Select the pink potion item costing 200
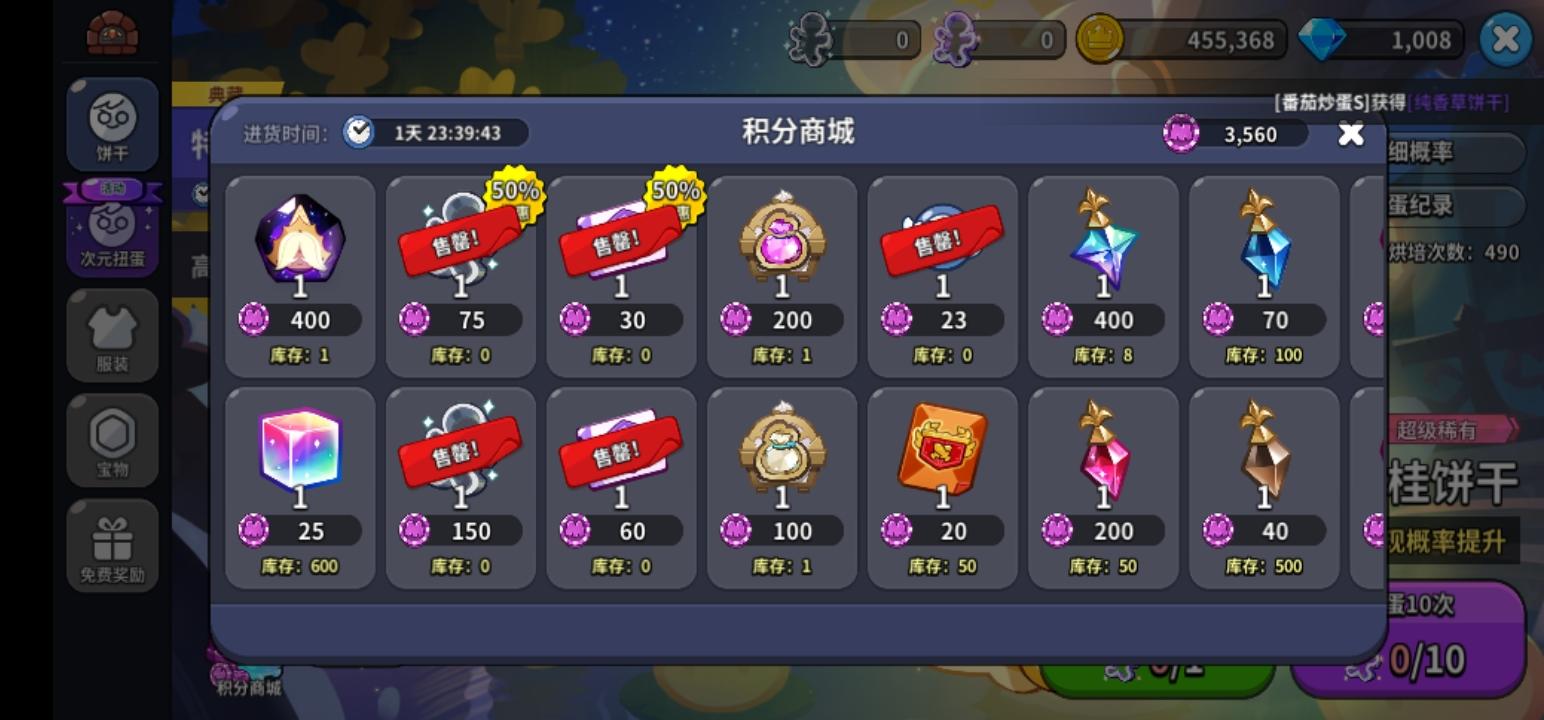This screenshot has width=1544, height=720. 782,245
